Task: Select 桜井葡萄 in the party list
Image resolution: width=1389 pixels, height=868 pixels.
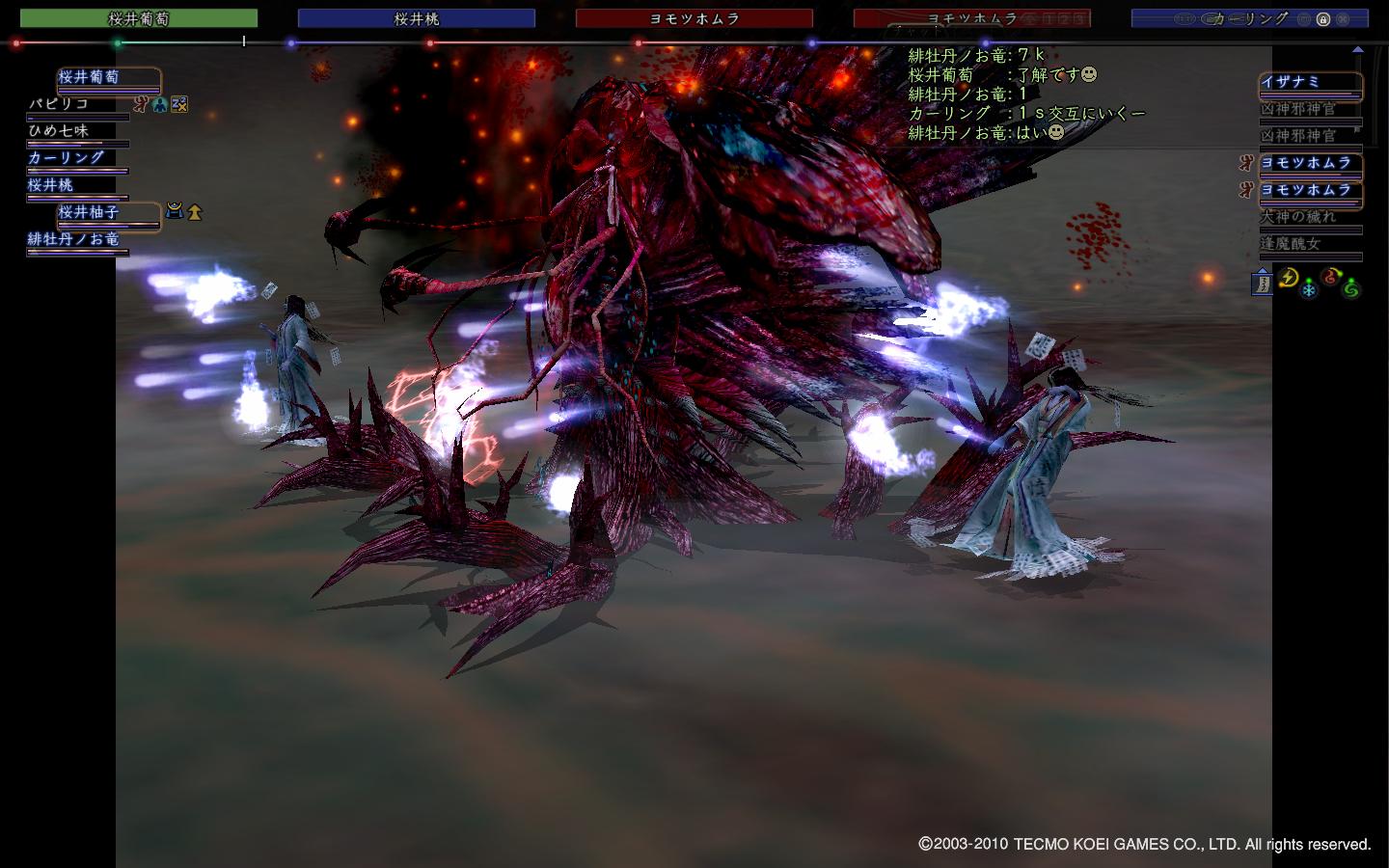Action: pyautogui.click(x=89, y=78)
